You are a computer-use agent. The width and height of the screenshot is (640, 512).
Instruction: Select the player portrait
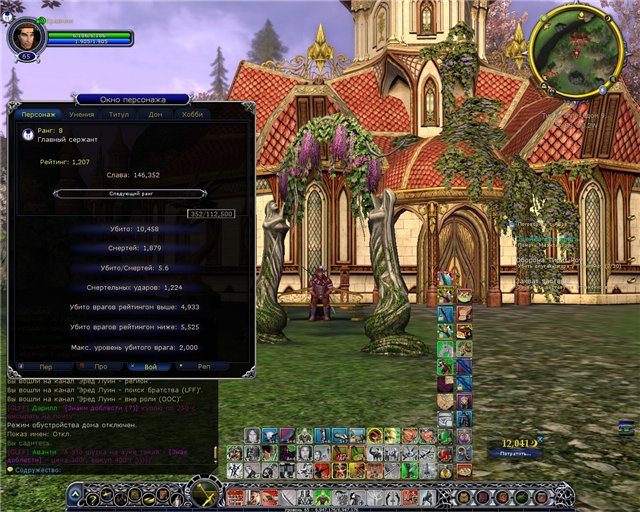tap(24, 36)
